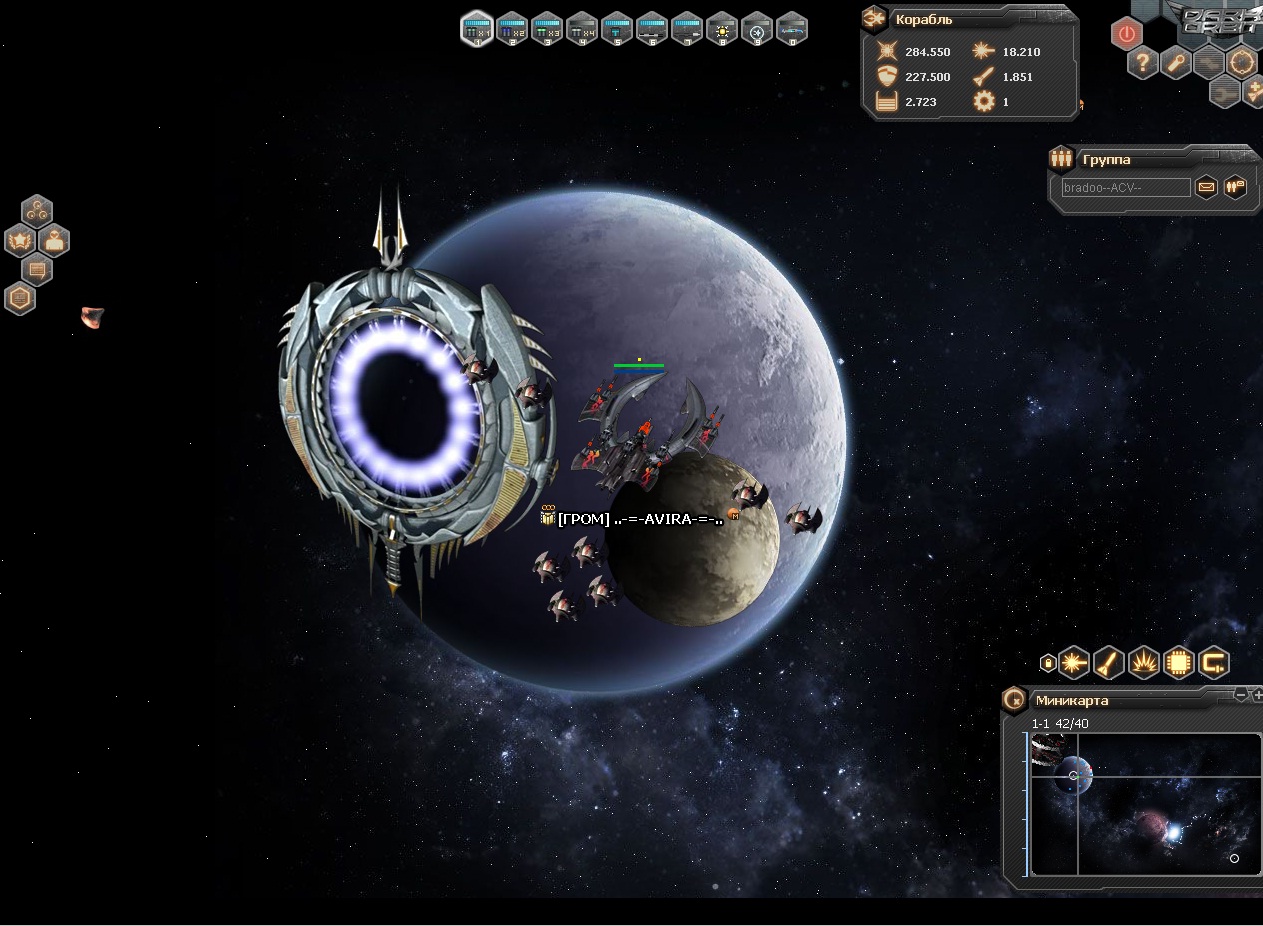The height and width of the screenshot is (926, 1263).
Task: Select the CPU chip category icon
Action: click(x=1179, y=661)
